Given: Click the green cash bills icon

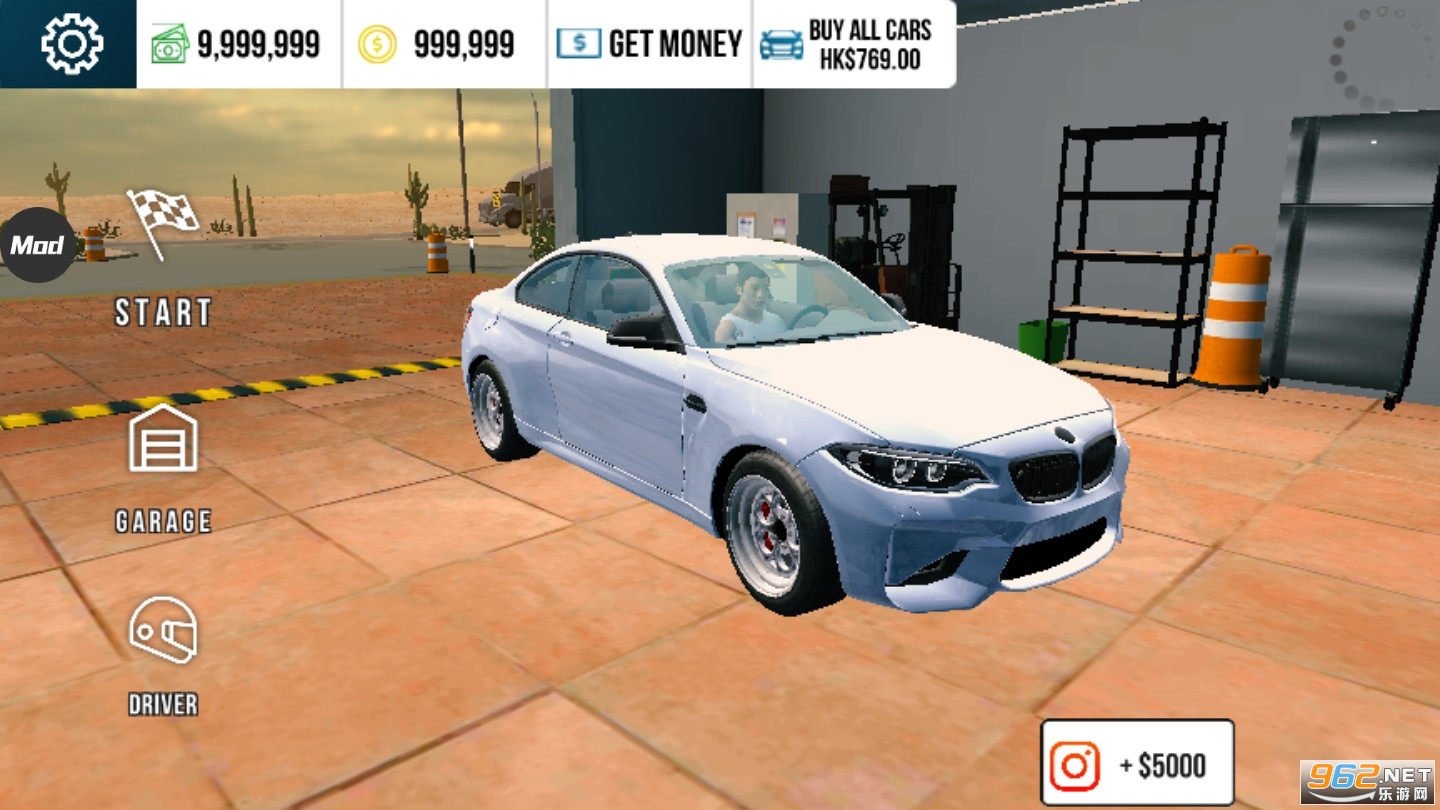Looking at the screenshot, I should coord(170,42).
